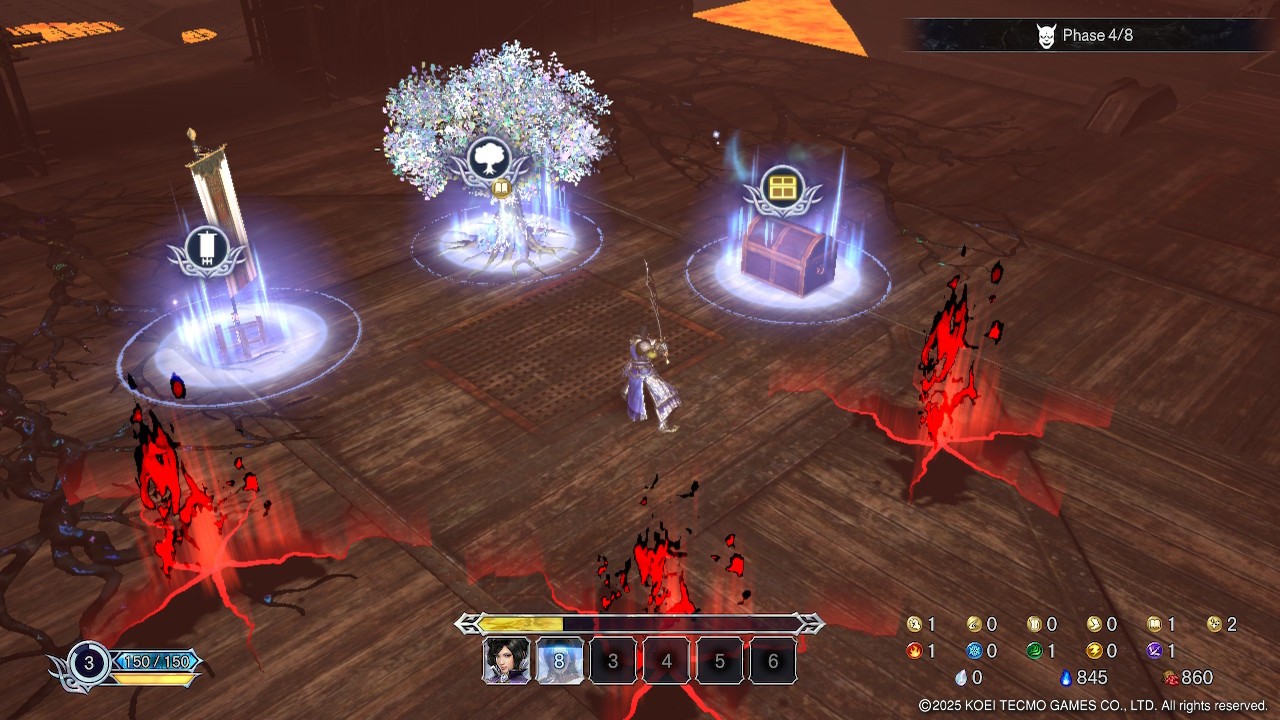Screen dimensions: 1280x720
Task: Select the empty slot numbered 6
Action: [772, 661]
